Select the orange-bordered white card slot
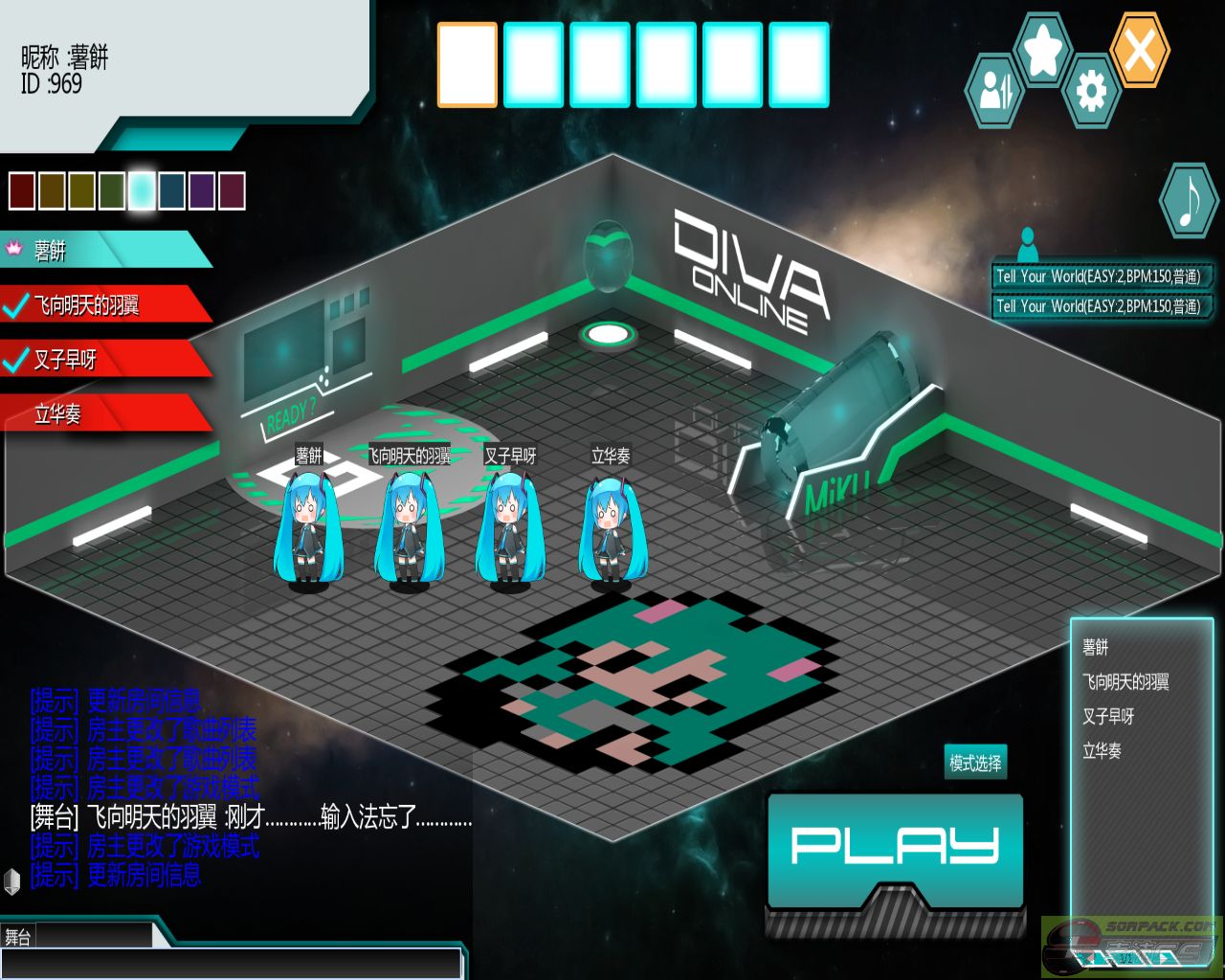The image size is (1225, 980). pyautogui.click(x=467, y=64)
